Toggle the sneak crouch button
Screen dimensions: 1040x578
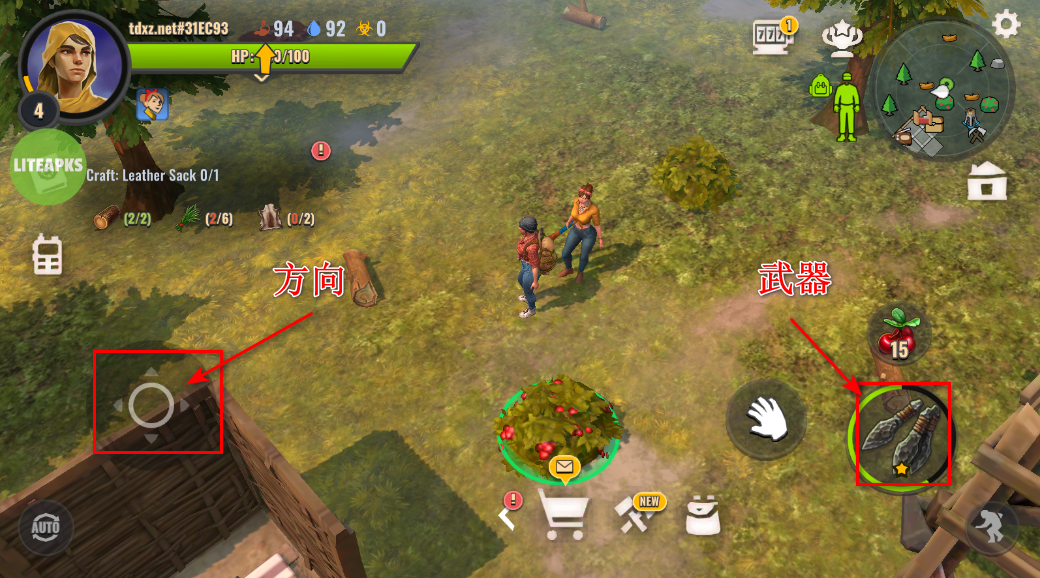coord(991,527)
